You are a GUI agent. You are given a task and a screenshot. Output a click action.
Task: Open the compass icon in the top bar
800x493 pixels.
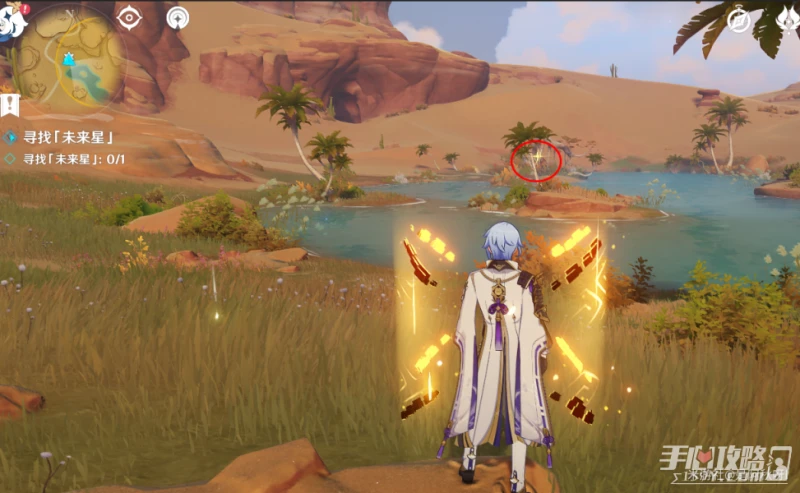[x=739, y=18]
